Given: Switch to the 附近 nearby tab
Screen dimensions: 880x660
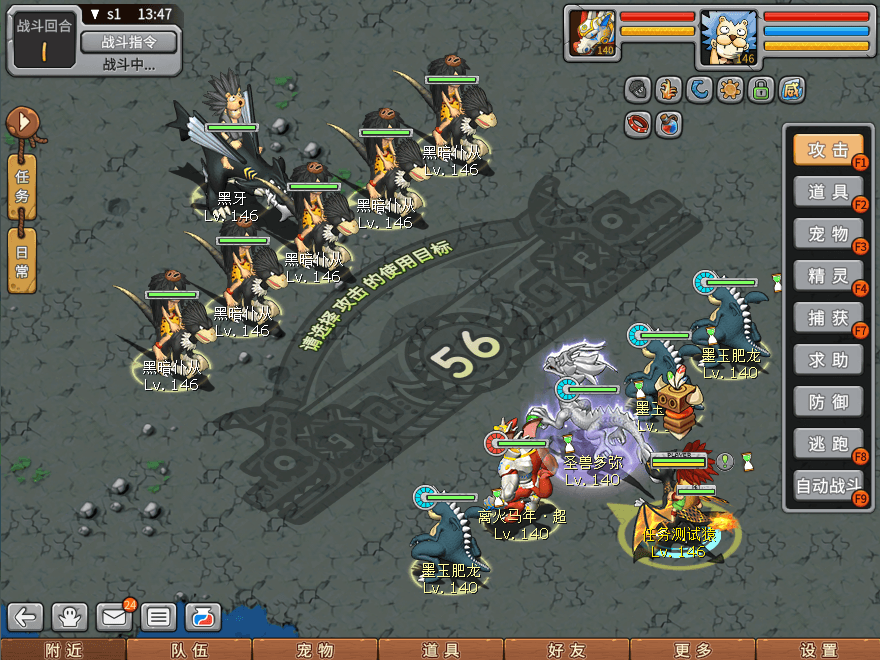Looking at the screenshot, I should [63, 650].
